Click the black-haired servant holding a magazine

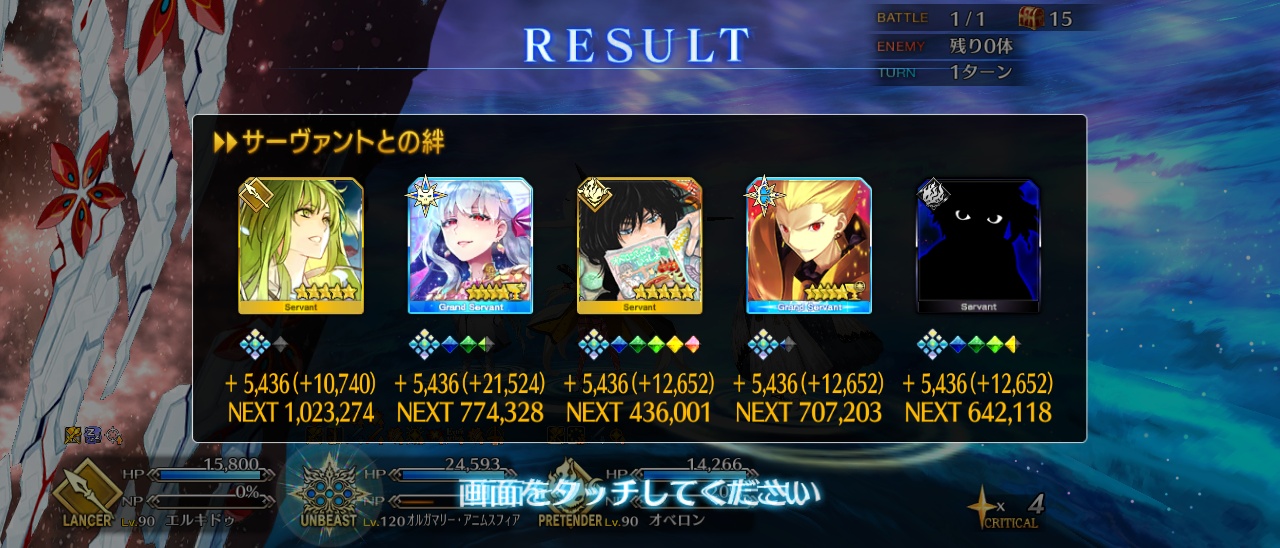[x=639, y=246]
